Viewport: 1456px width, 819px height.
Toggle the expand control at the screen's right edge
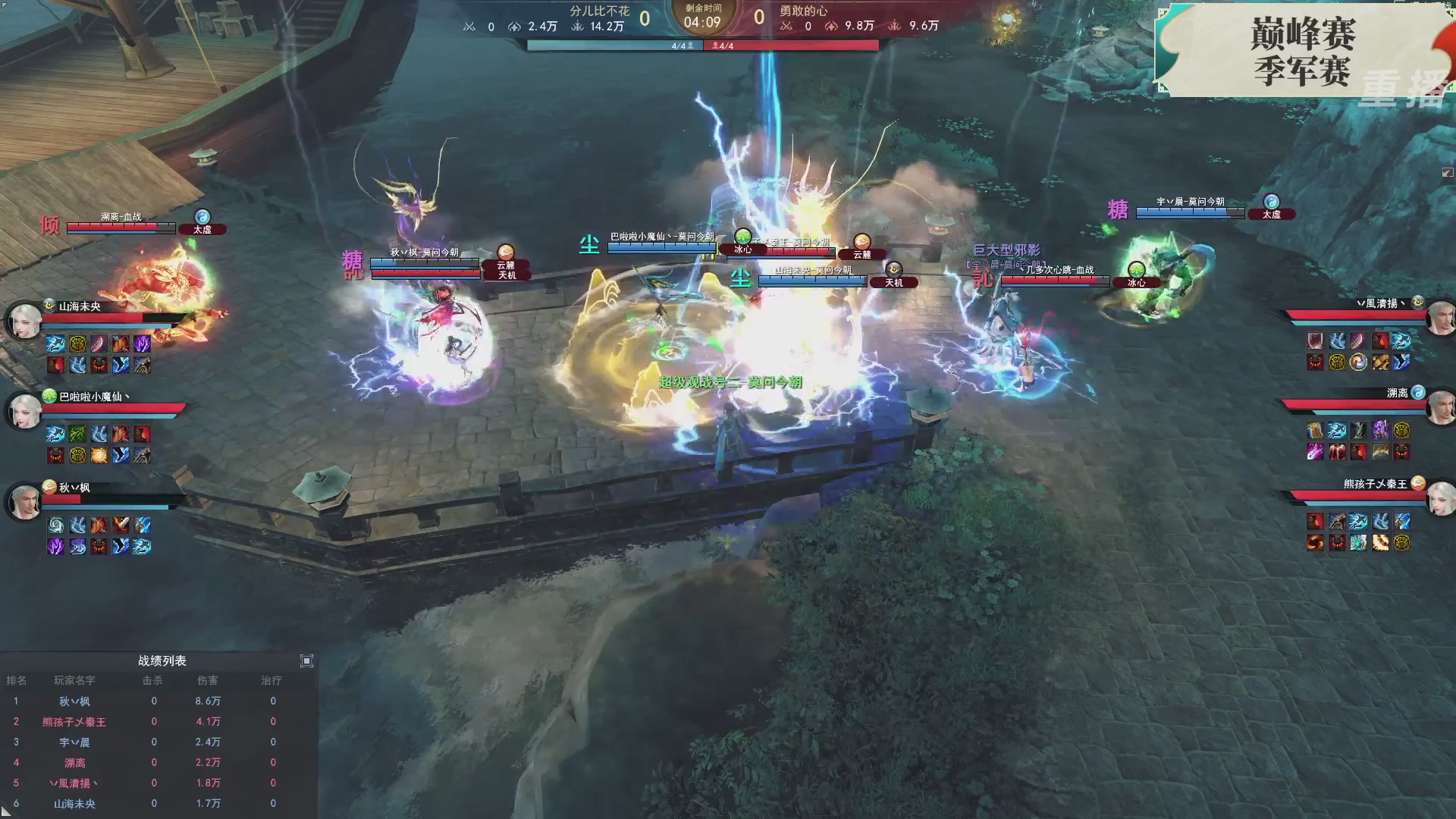(x=1447, y=174)
